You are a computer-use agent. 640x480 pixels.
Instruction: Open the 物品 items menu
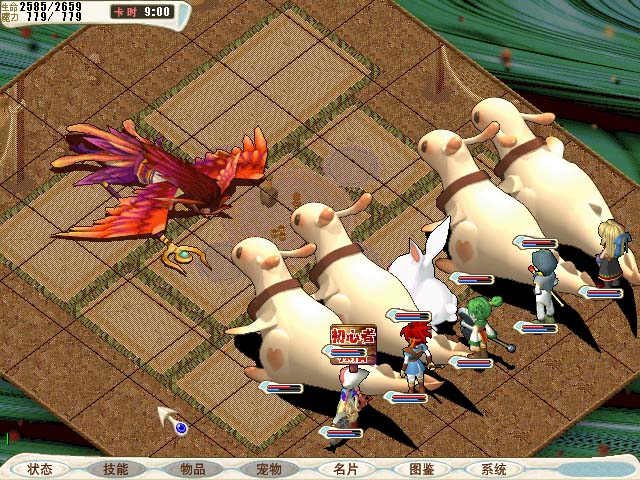click(x=192, y=468)
